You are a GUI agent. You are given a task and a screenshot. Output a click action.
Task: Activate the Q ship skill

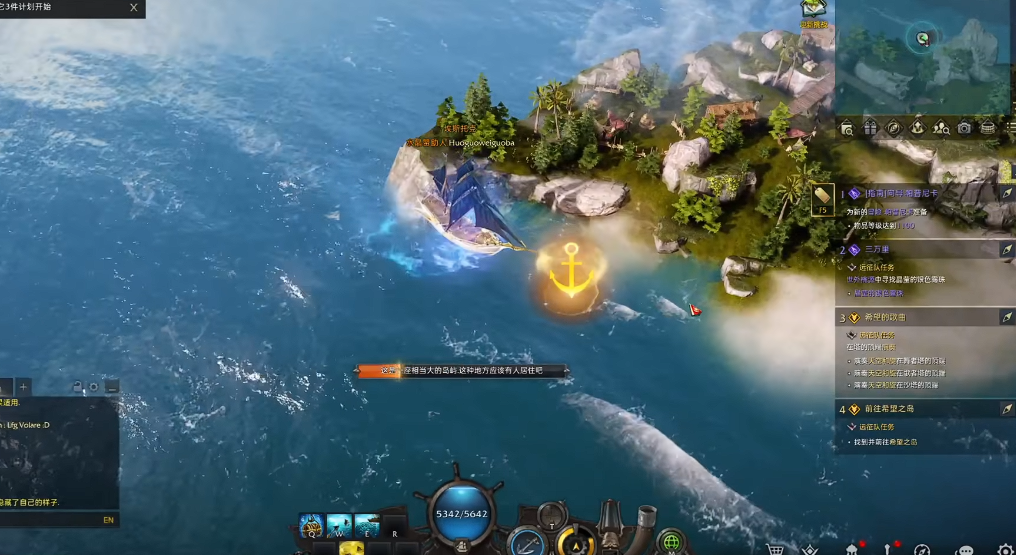tap(312, 526)
